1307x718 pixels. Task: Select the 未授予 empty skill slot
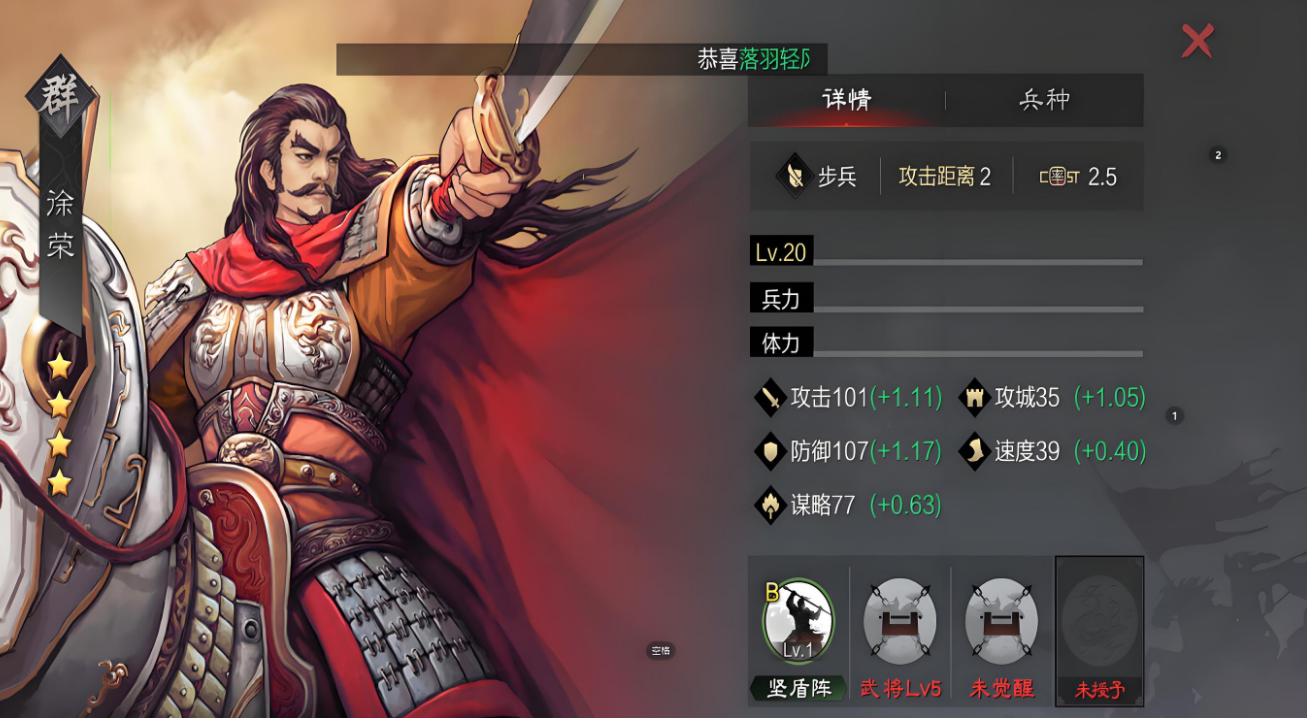[1099, 621]
